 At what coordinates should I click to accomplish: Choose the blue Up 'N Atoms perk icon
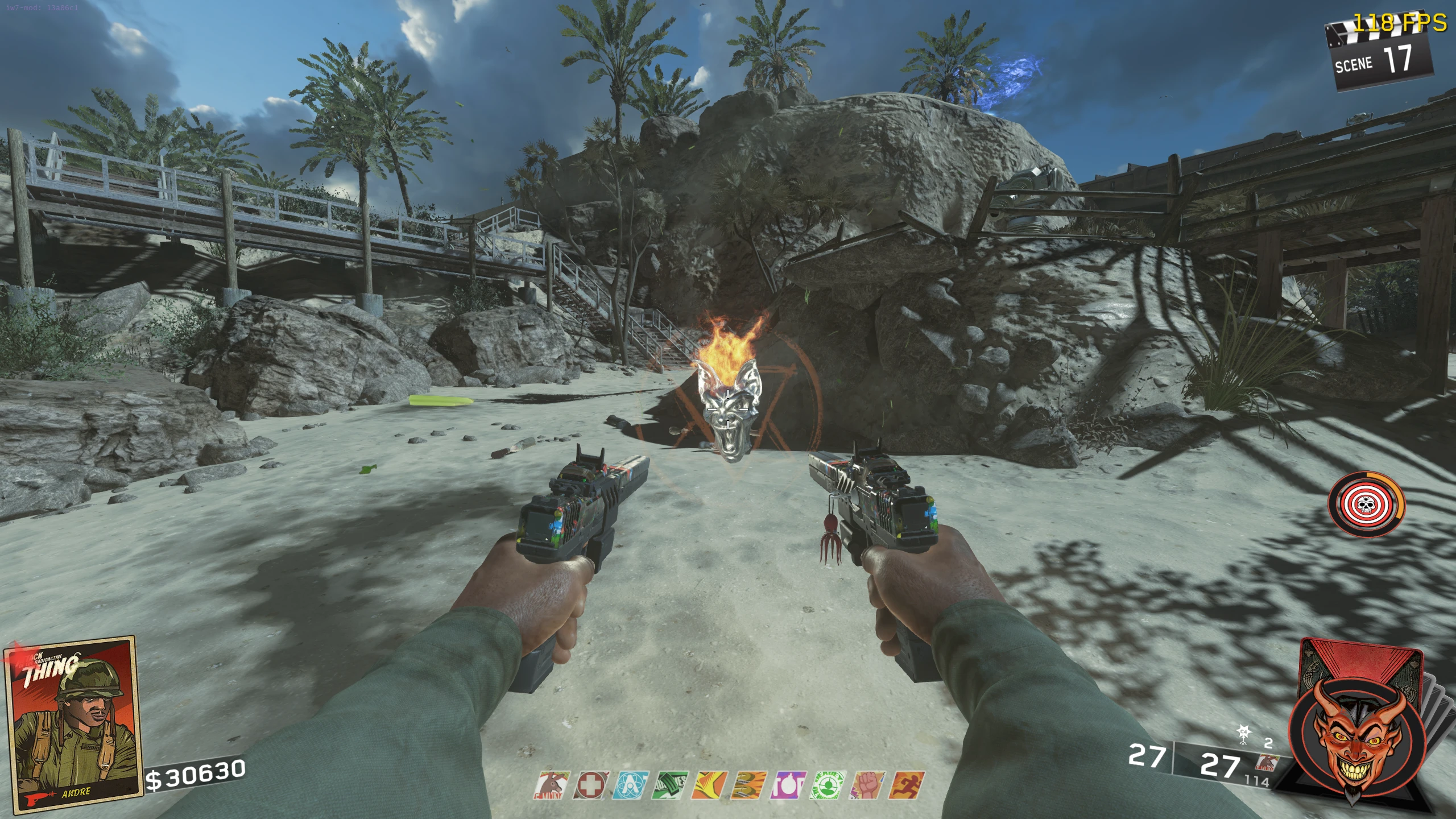coord(630,786)
